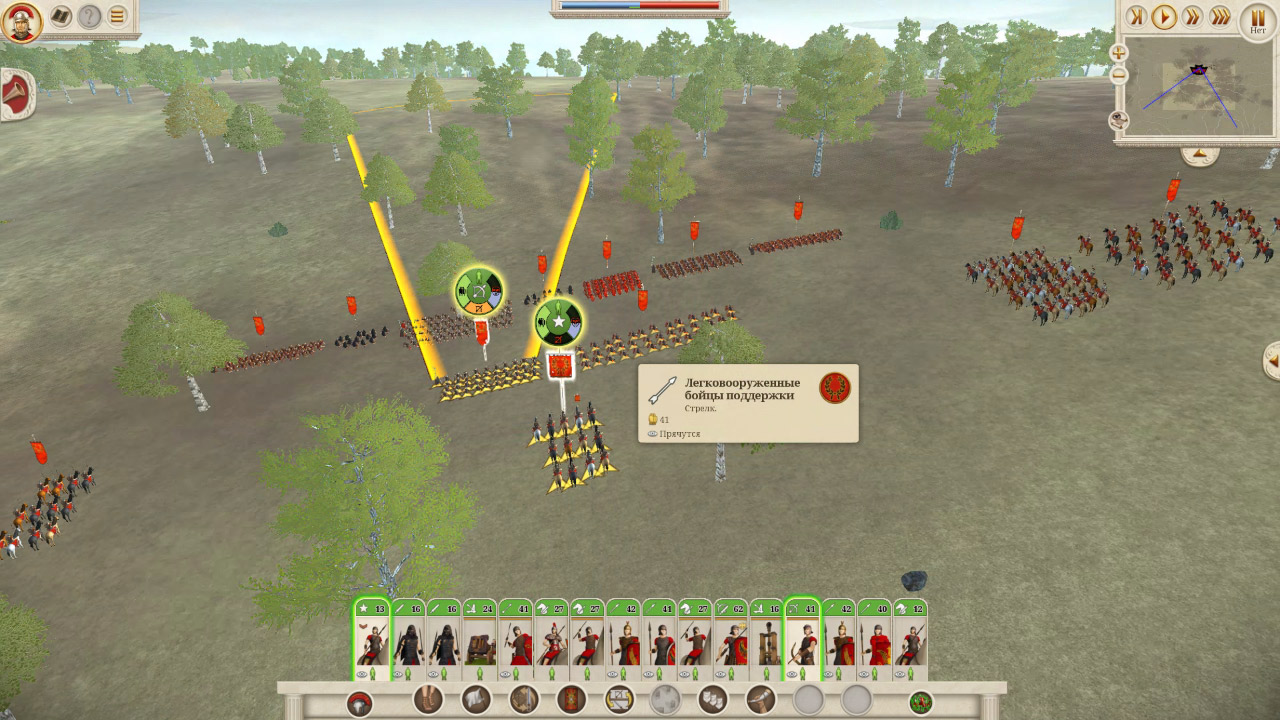Open the hamburger options icon at top left
Screen dimensions: 1280x720
tap(117, 16)
